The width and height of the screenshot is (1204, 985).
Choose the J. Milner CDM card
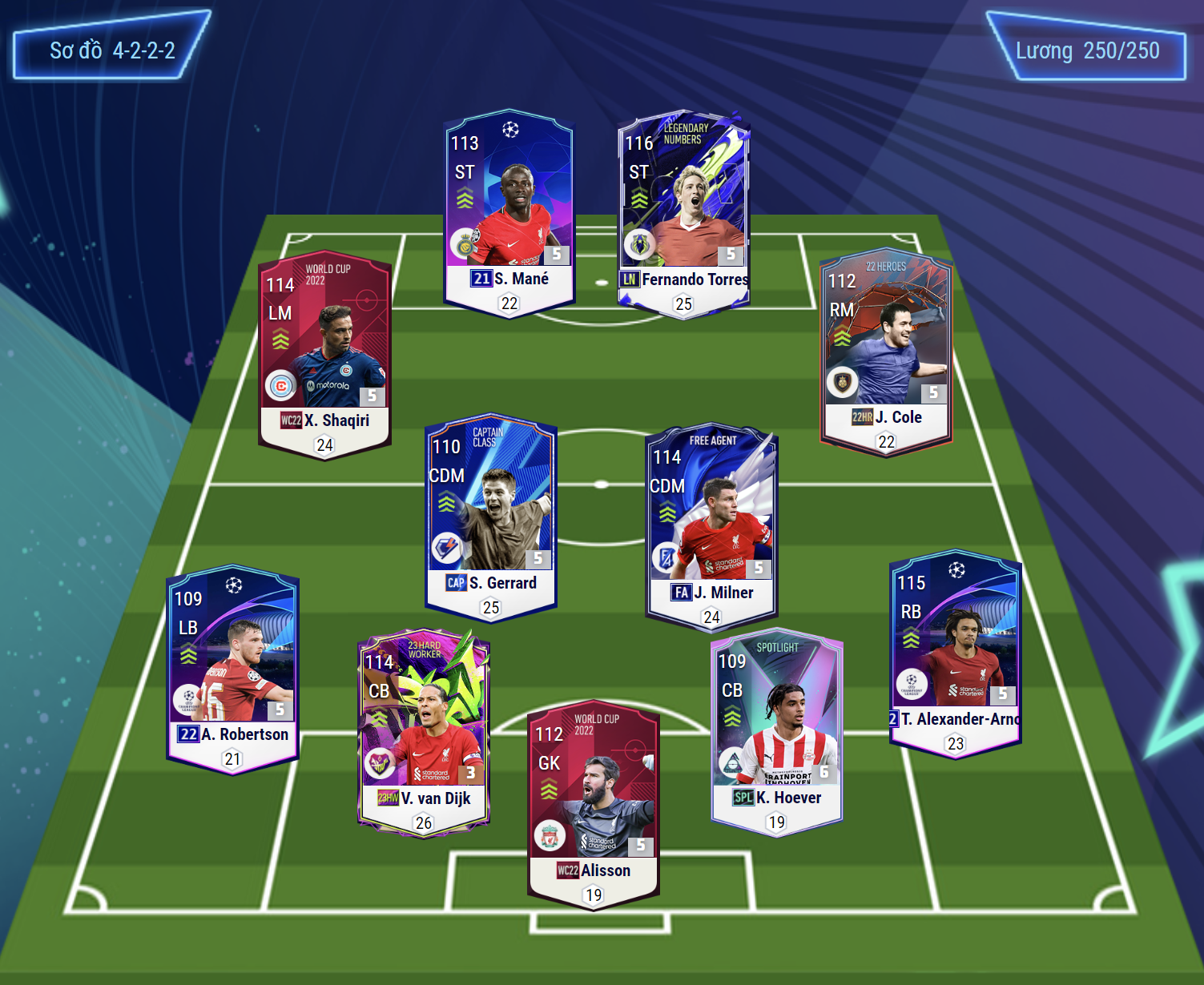click(711, 526)
